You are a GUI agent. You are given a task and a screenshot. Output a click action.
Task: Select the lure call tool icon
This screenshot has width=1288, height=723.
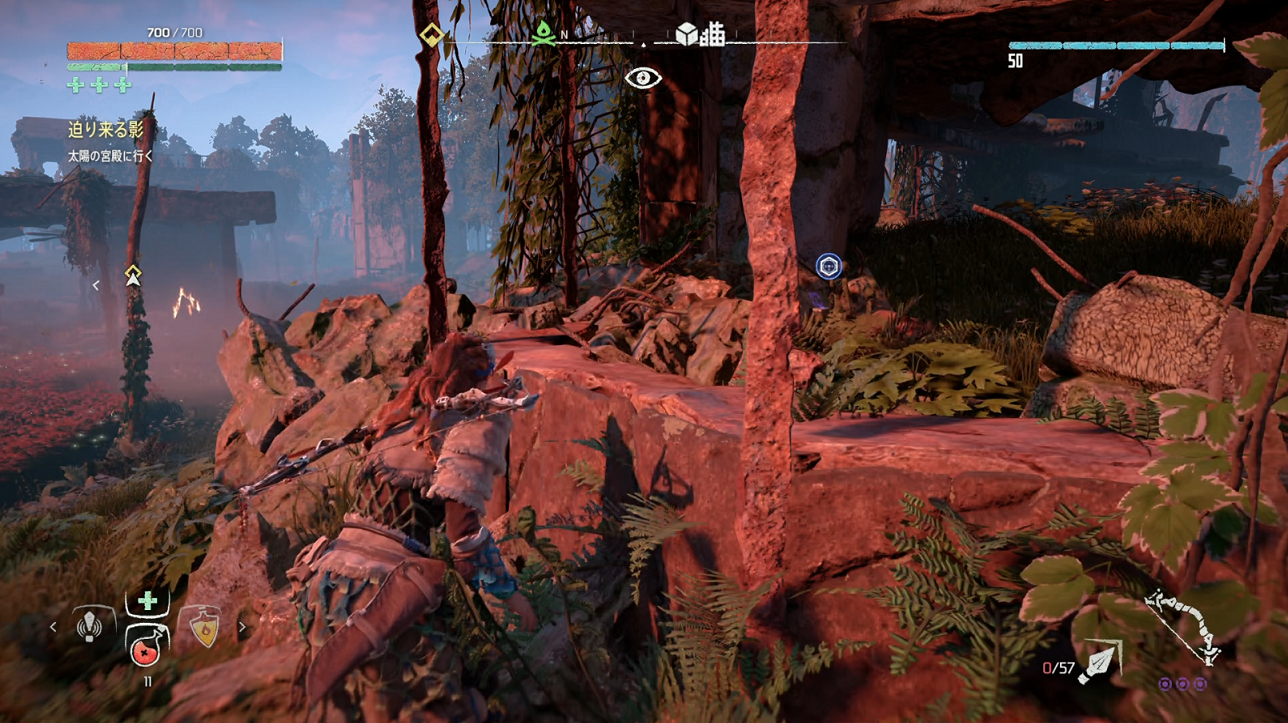tap(90, 626)
